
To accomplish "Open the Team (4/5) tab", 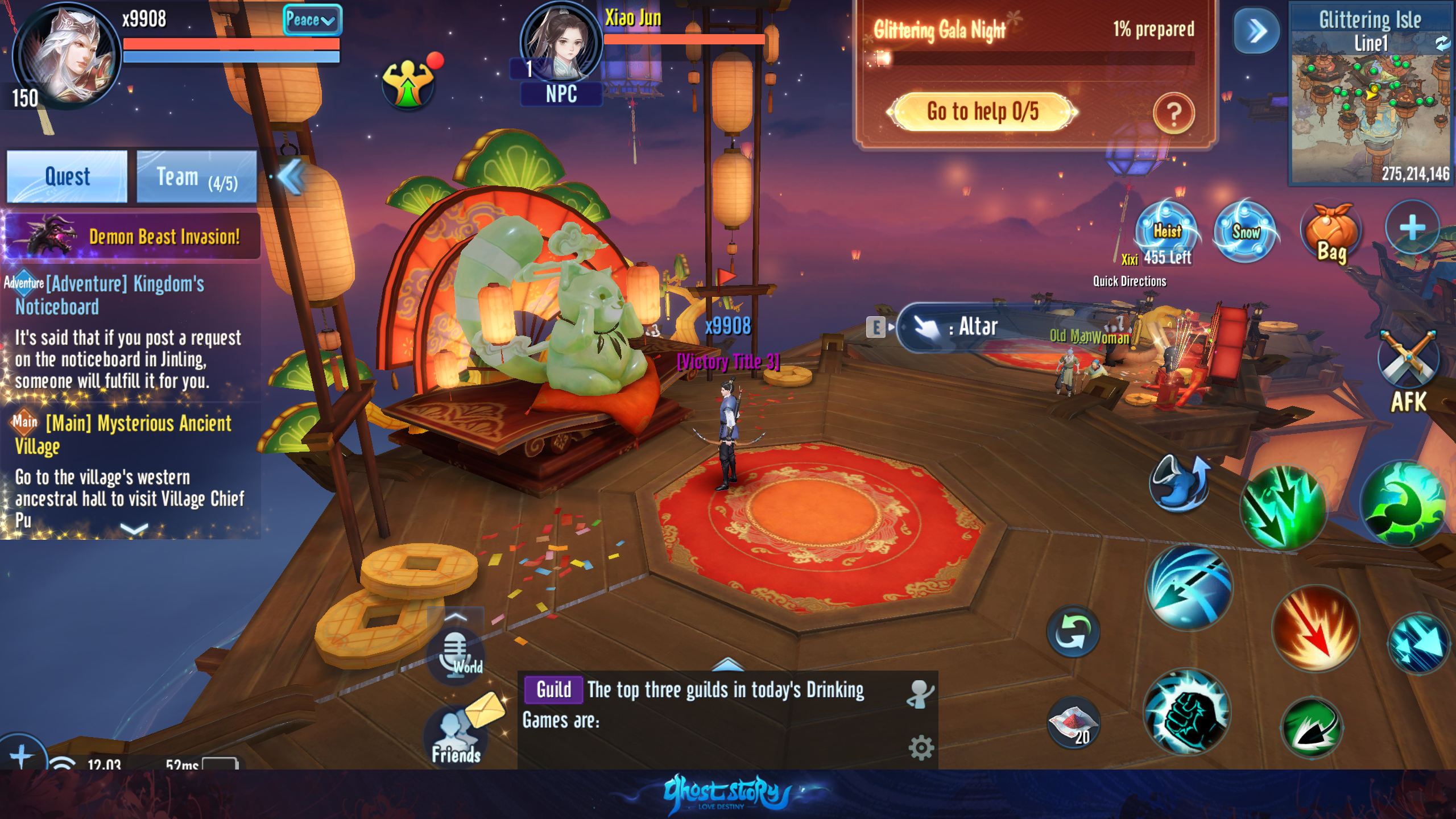I will 197,176.
